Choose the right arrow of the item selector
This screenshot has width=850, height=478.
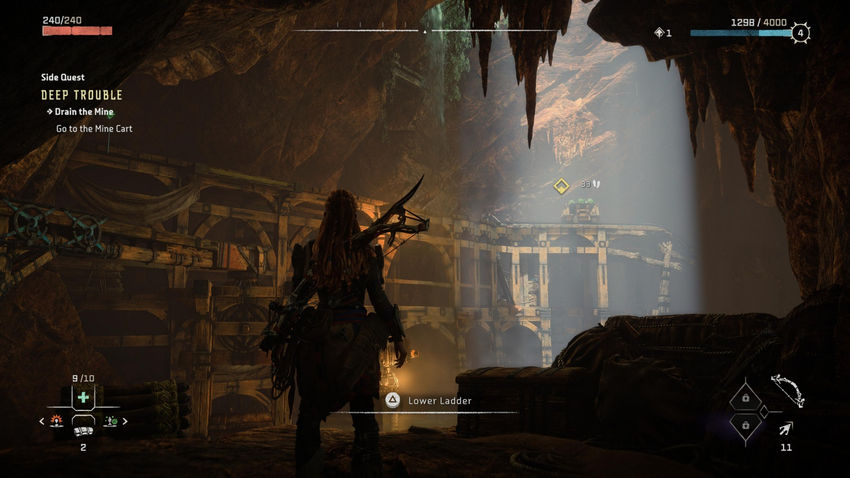[x=125, y=422]
